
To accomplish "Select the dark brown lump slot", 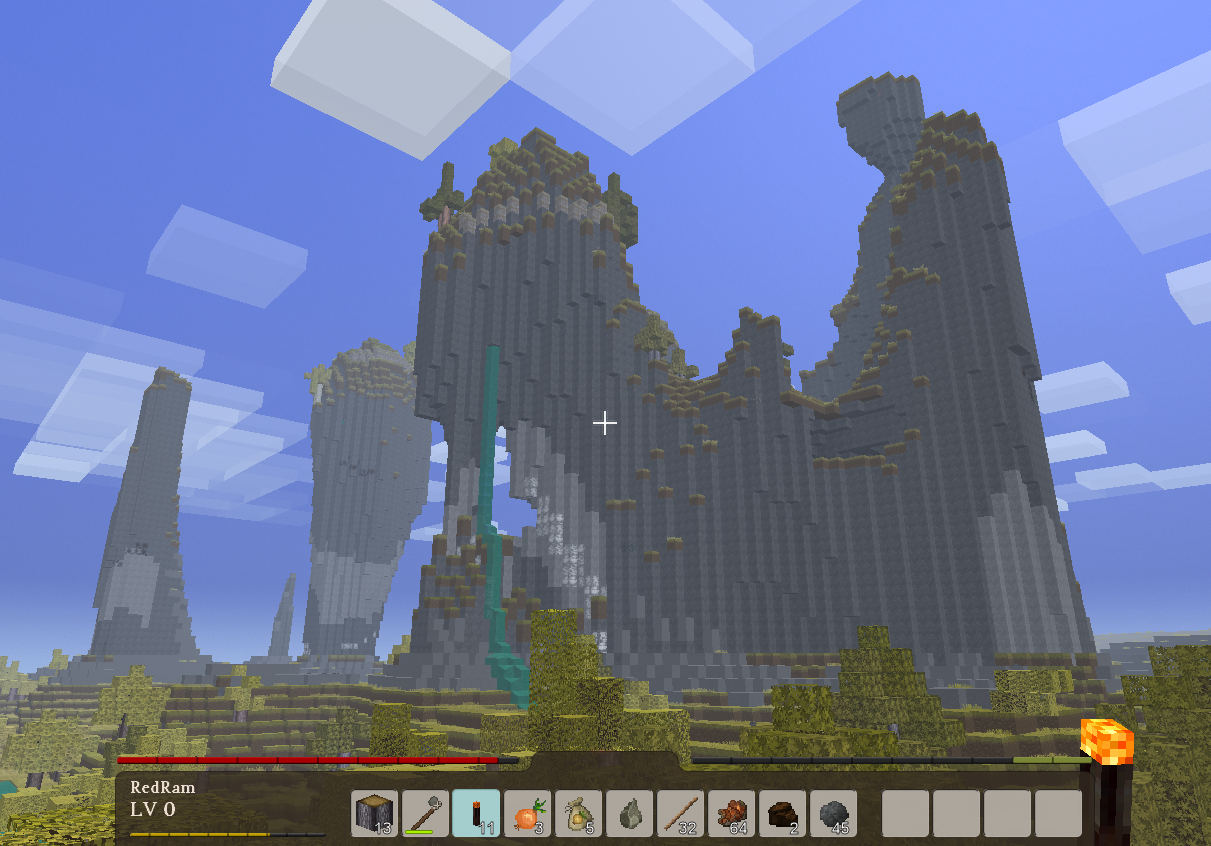I will click(782, 813).
